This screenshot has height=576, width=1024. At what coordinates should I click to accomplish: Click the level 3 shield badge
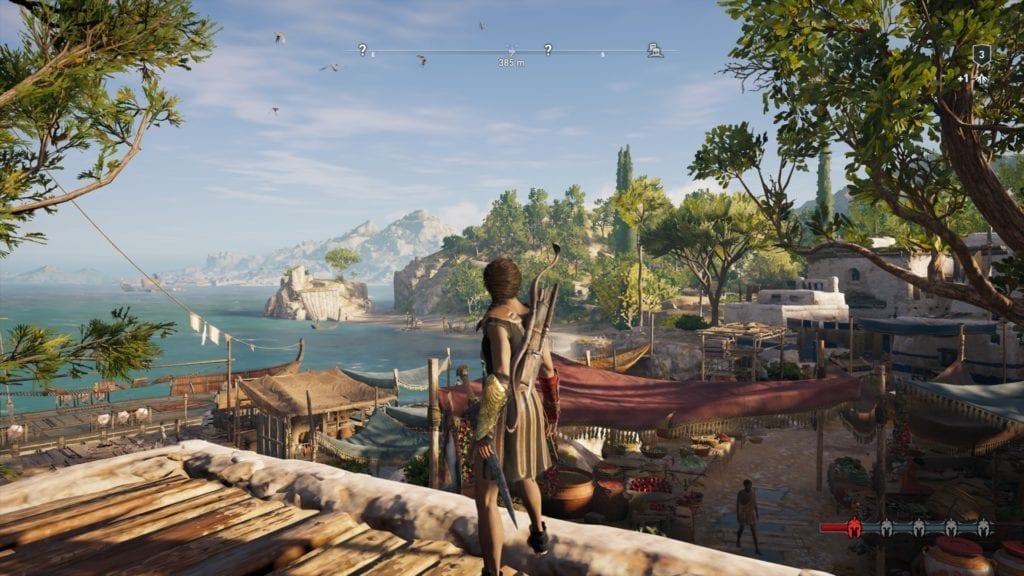(x=981, y=54)
